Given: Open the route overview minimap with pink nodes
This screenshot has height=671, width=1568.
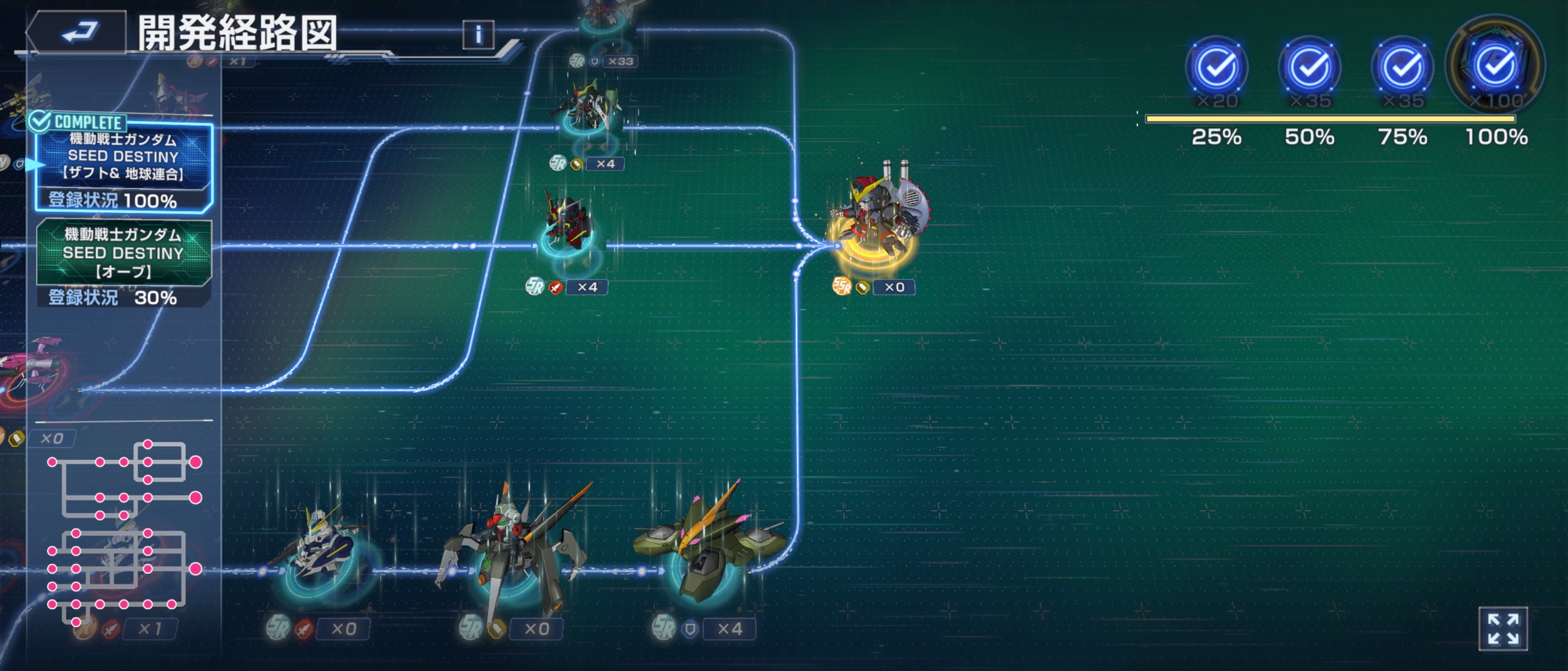Looking at the screenshot, I should (123, 532).
